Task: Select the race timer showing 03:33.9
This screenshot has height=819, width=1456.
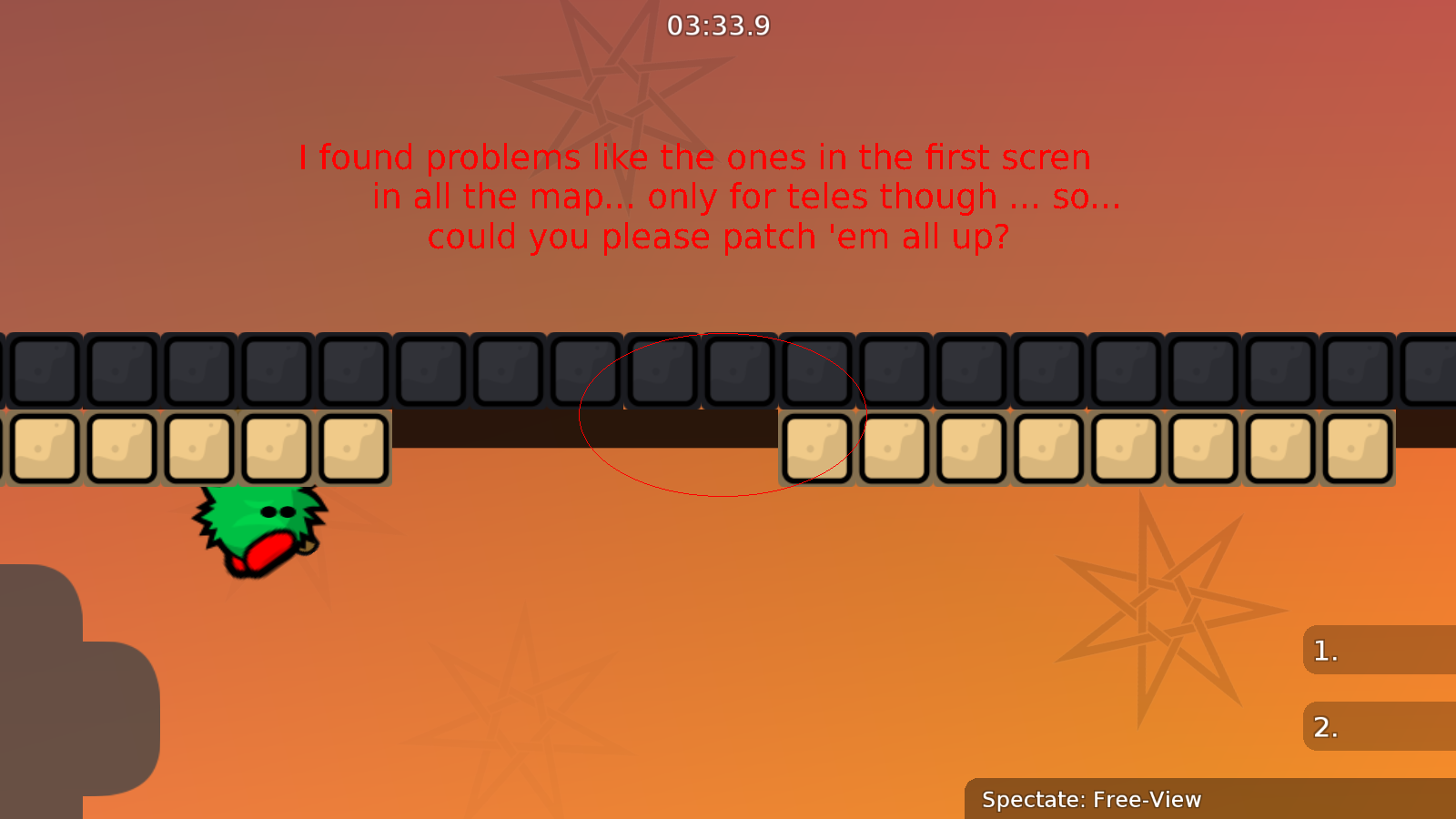Action: pos(718,26)
